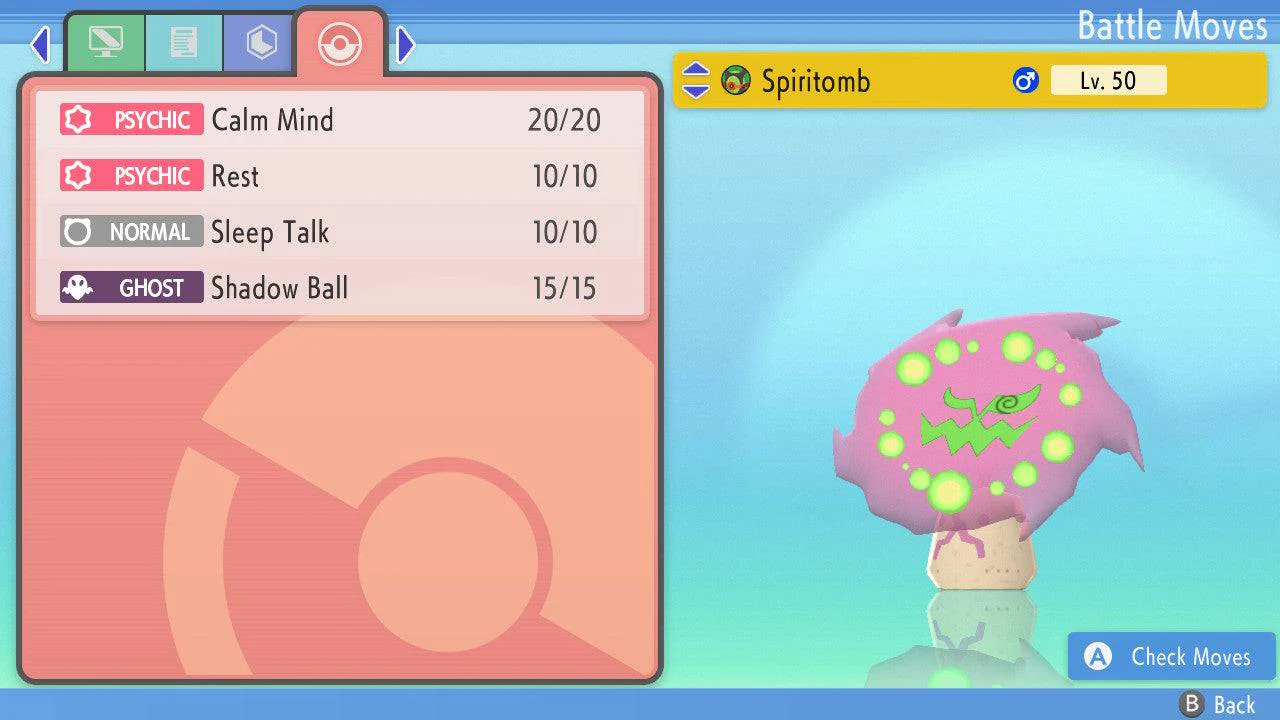Click the up/down arrows beside Spiritomb's name

(695, 81)
